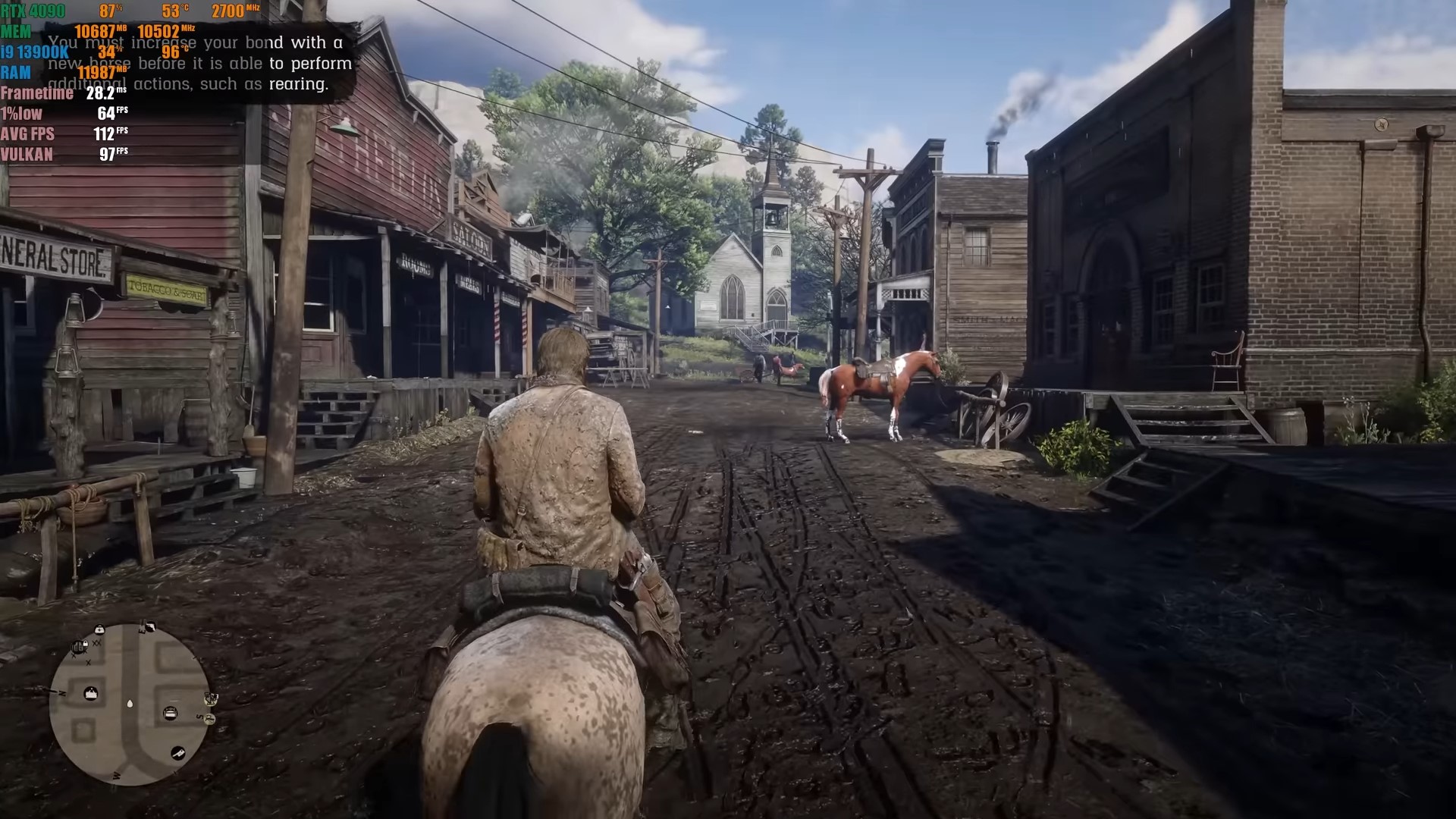This screenshot has height=819, width=1456.
Task: Click the white player arrow at minimap center
Action: (130, 704)
